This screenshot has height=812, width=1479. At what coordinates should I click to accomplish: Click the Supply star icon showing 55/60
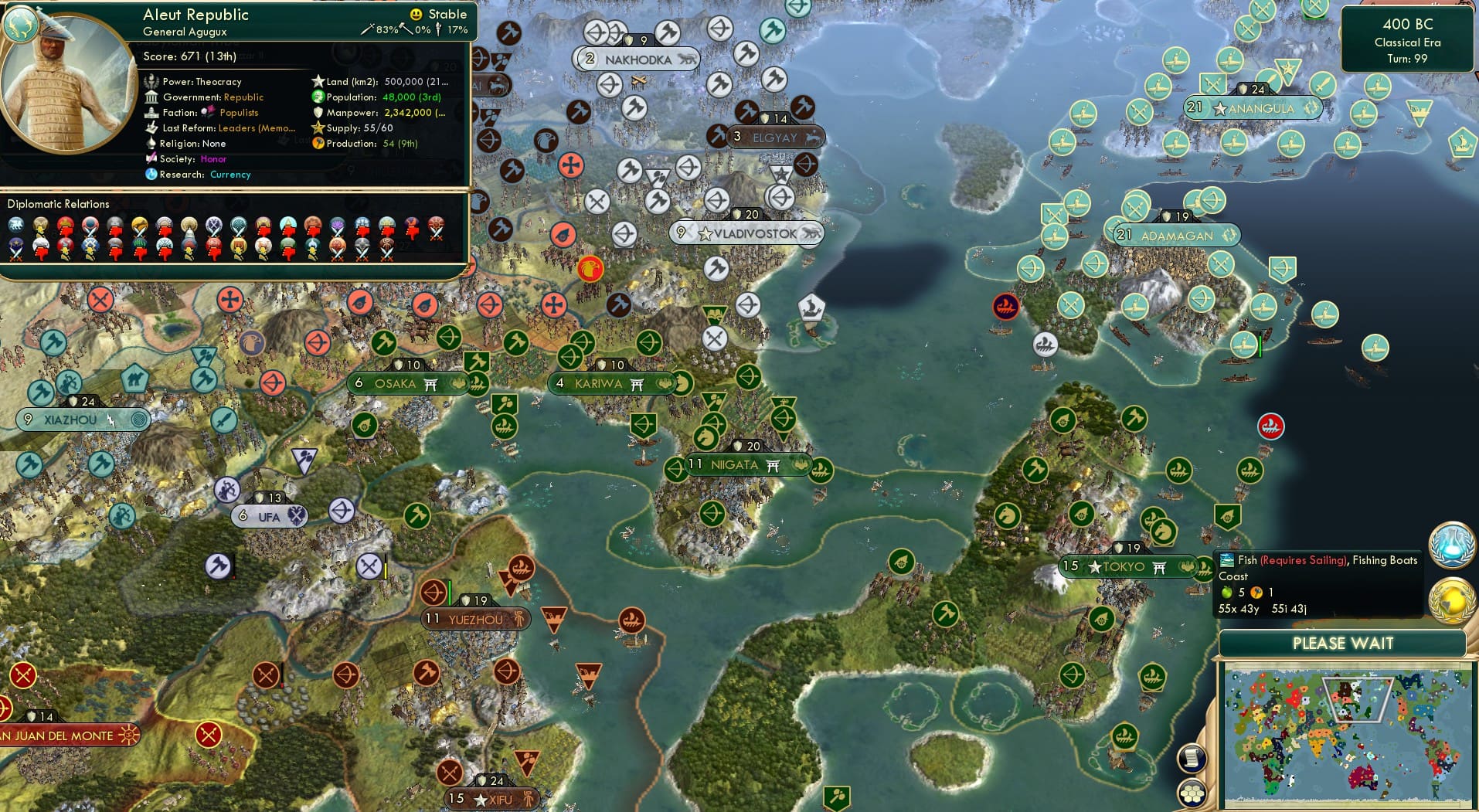[317, 127]
